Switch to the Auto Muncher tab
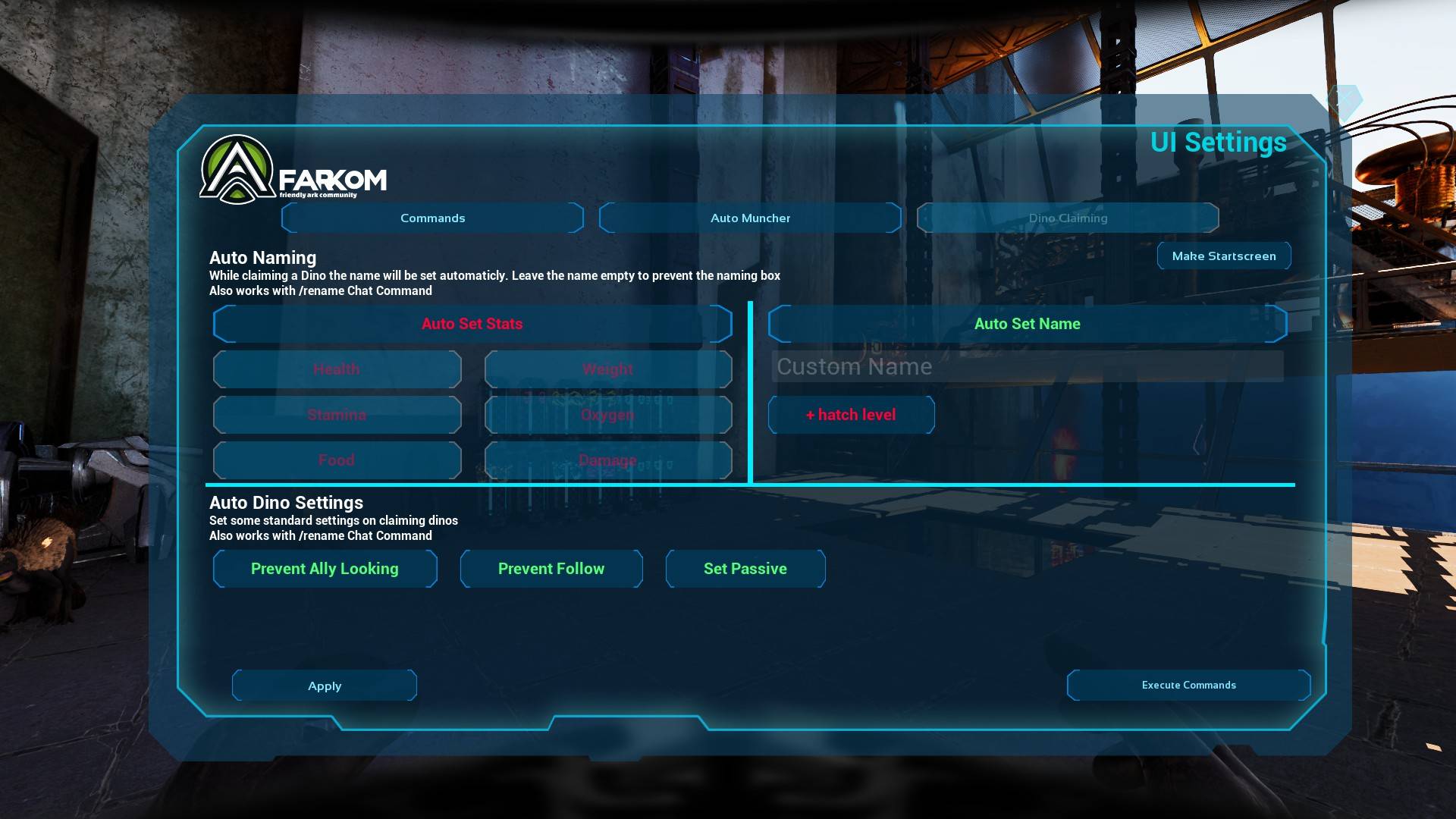 [x=750, y=218]
